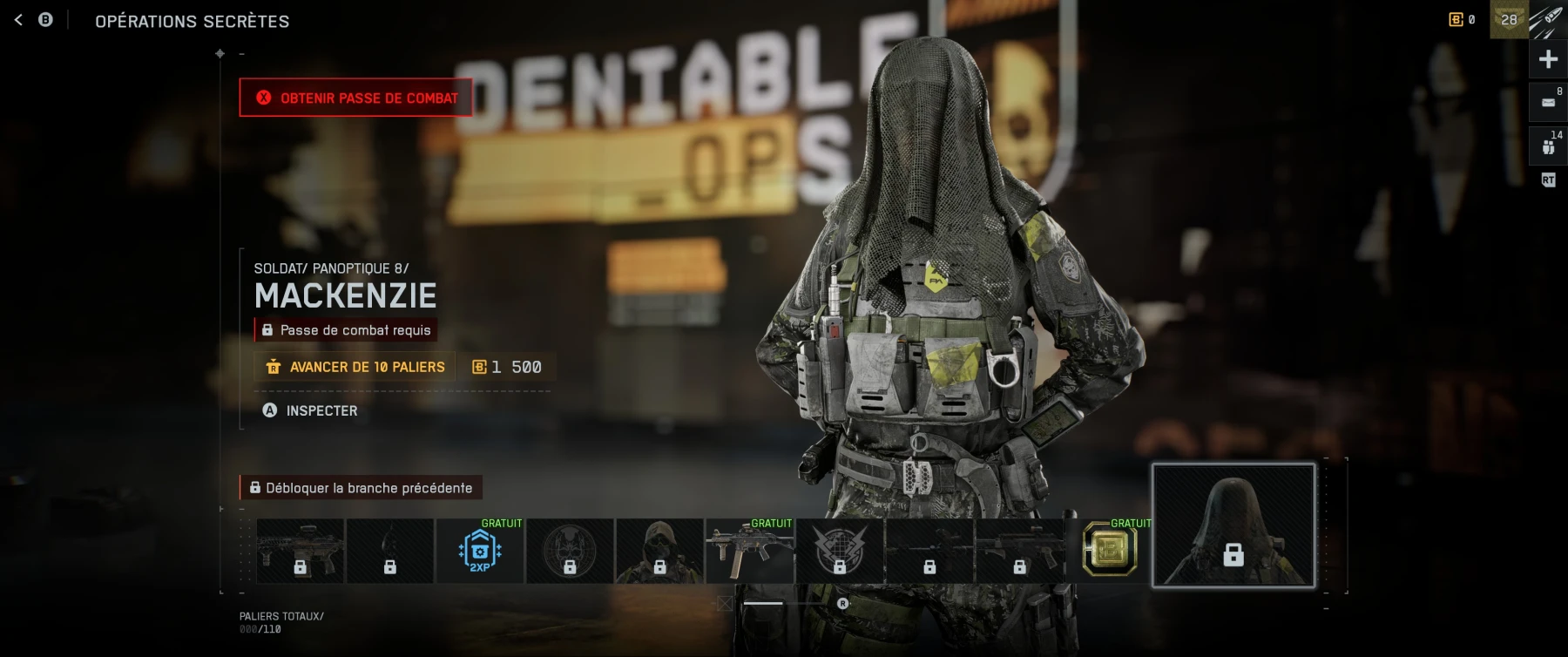Select the free 2XP boost reward
Screen dimensions: 1568x657
480,551
